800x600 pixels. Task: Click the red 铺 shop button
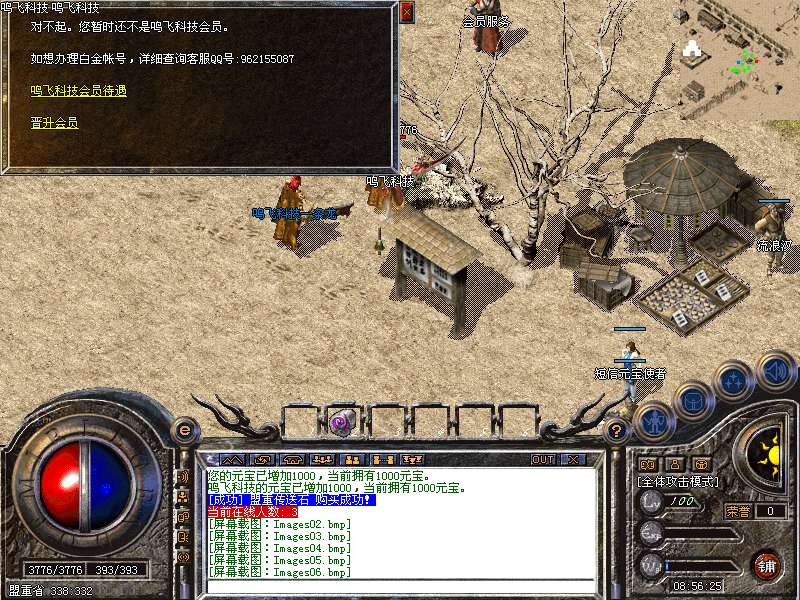click(767, 565)
